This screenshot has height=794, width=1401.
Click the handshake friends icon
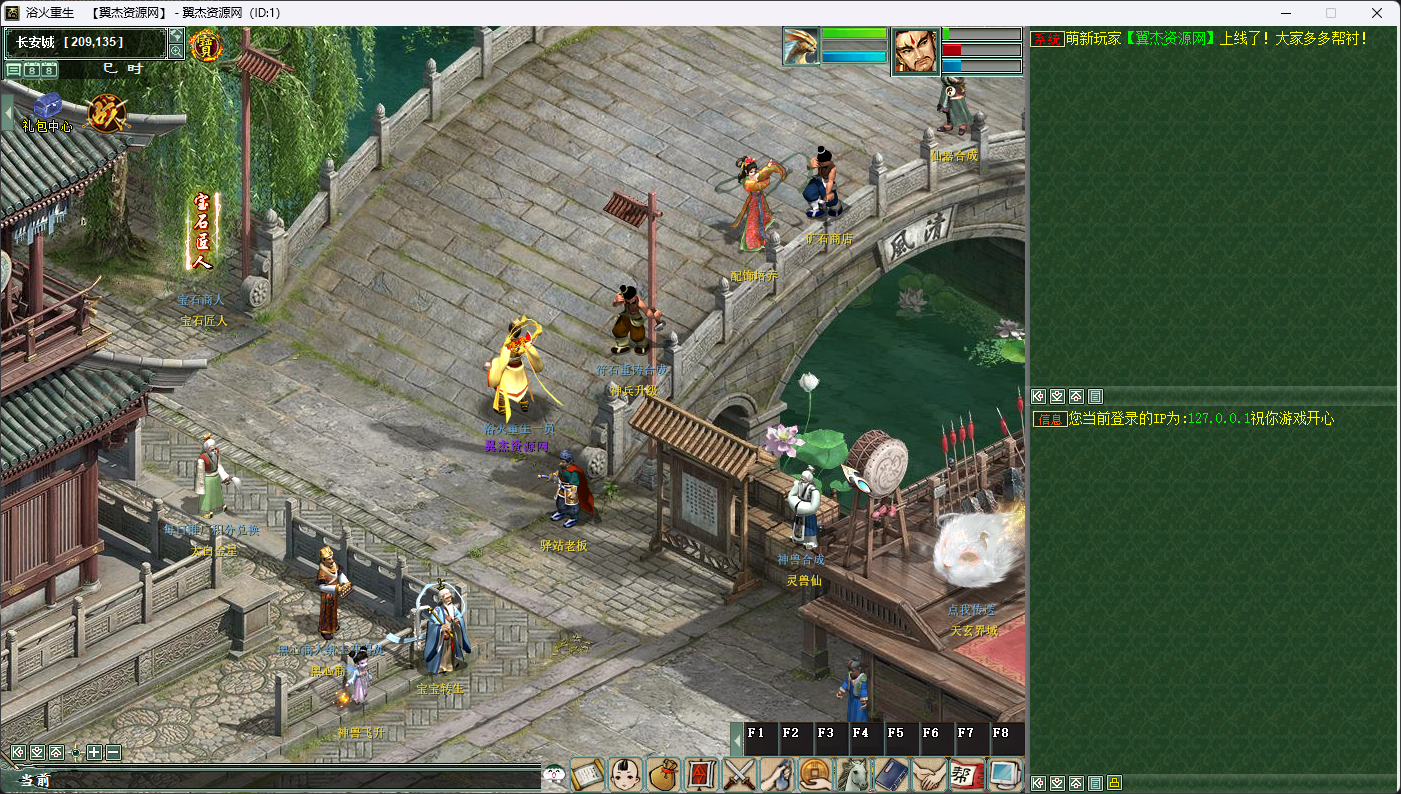[929, 775]
